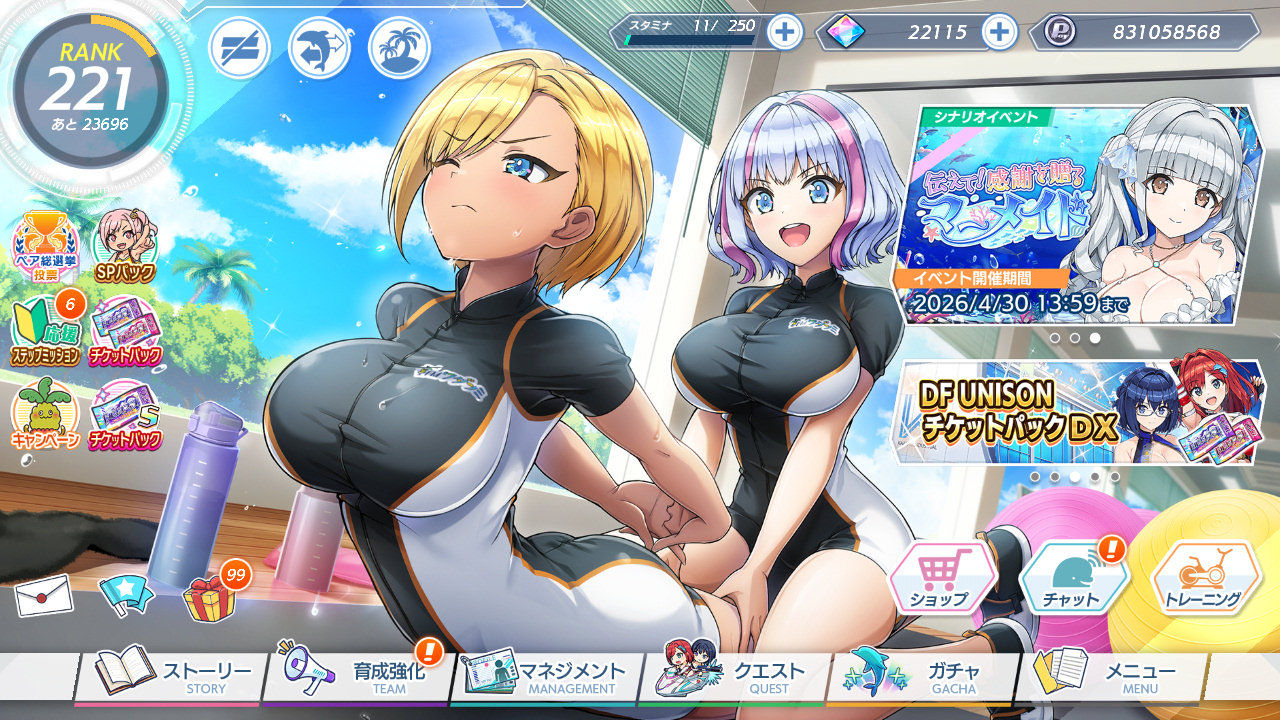Go to the Management menu
The height and width of the screenshot is (720, 1280).
pos(546,676)
